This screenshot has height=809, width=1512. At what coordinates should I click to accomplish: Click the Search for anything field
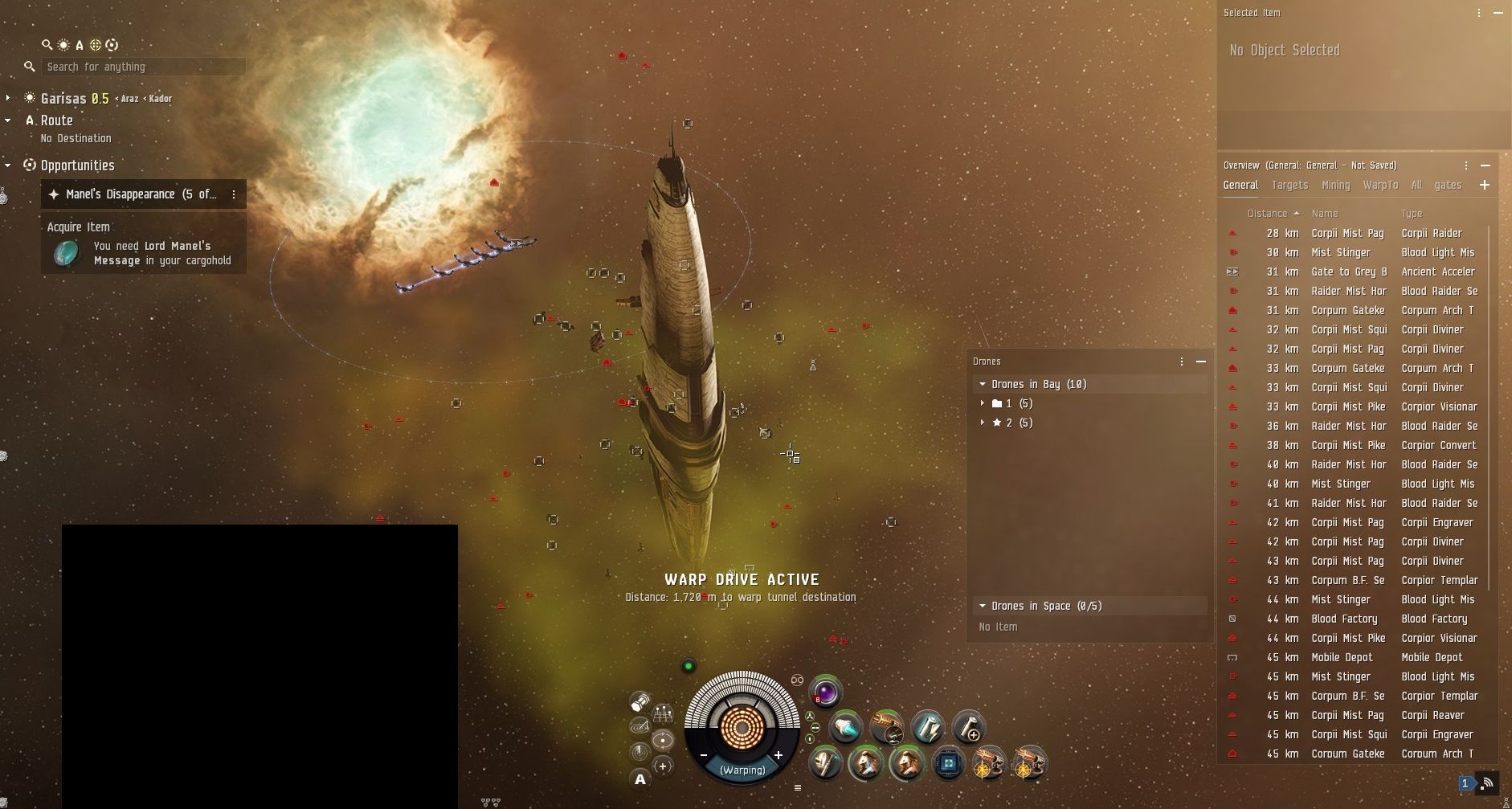click(143, 67)
